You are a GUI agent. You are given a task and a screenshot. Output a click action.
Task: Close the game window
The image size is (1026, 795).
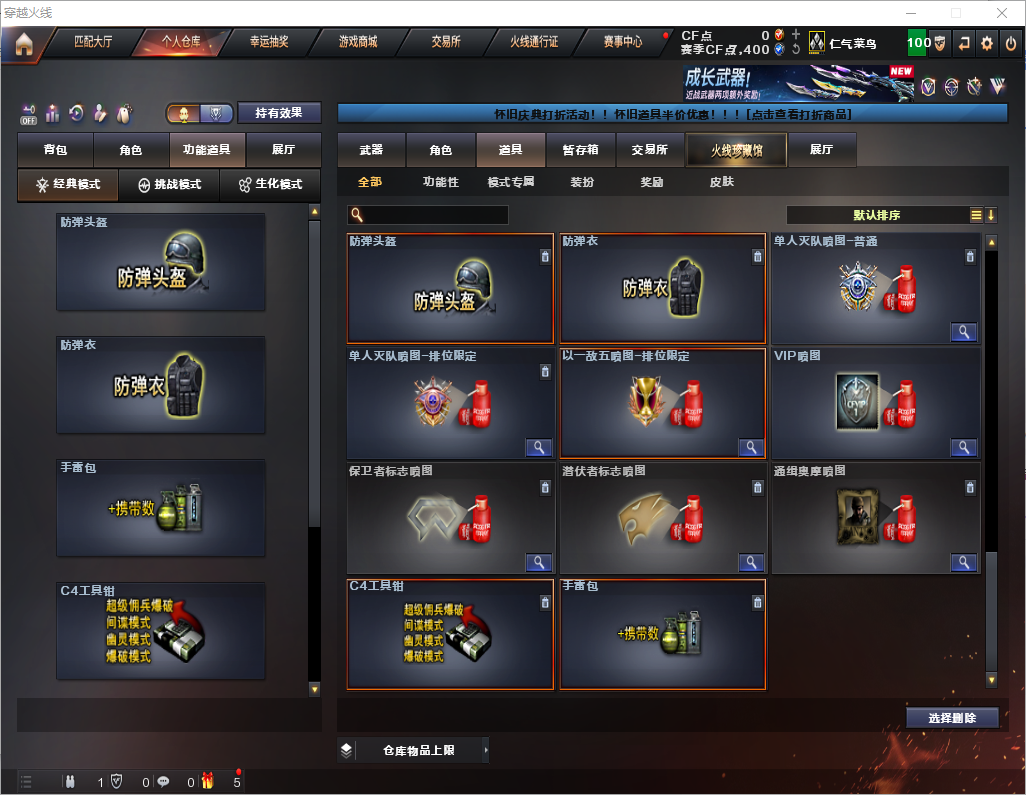(x=1001, y=13)
